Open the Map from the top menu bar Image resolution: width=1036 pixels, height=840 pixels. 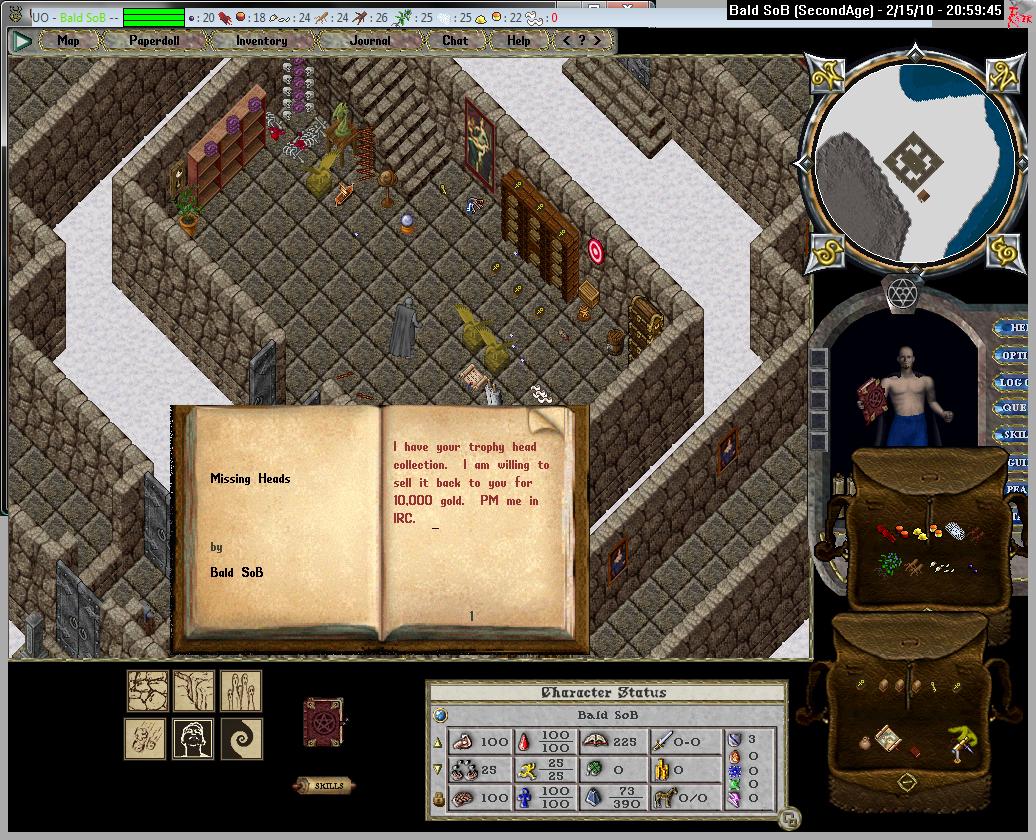tap(69, 41)
